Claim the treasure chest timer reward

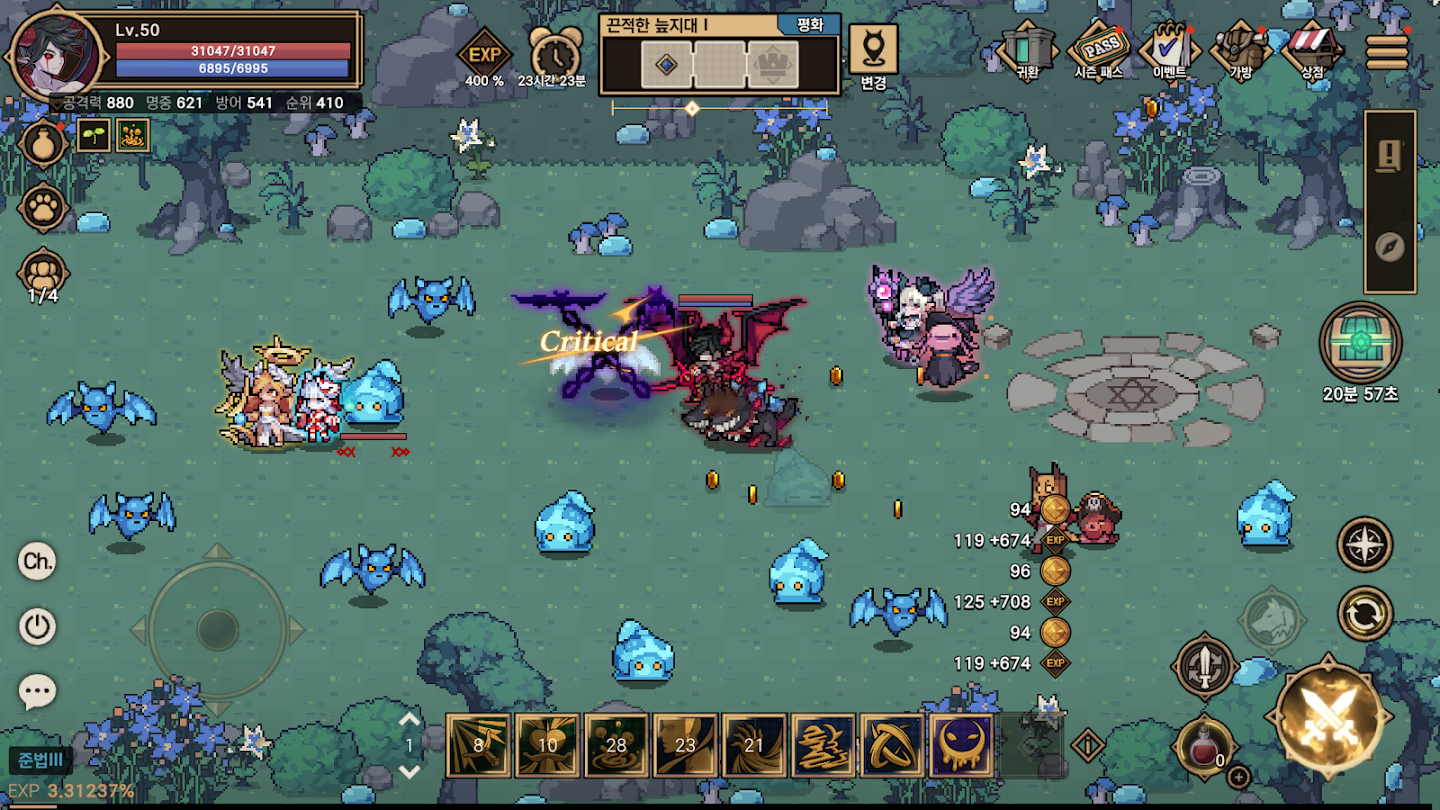coord(1360,343)
